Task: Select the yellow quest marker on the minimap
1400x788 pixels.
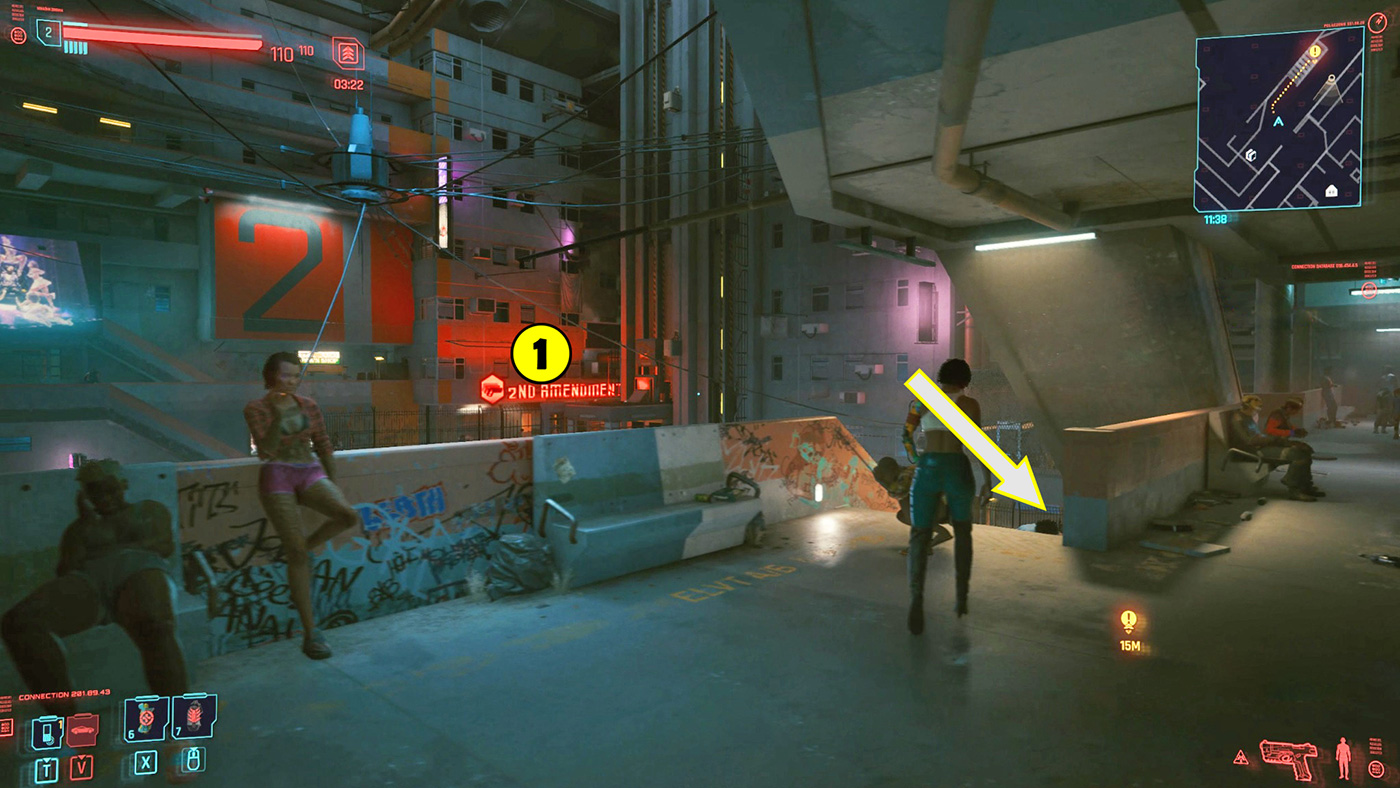Action: tap(1314, 50)
